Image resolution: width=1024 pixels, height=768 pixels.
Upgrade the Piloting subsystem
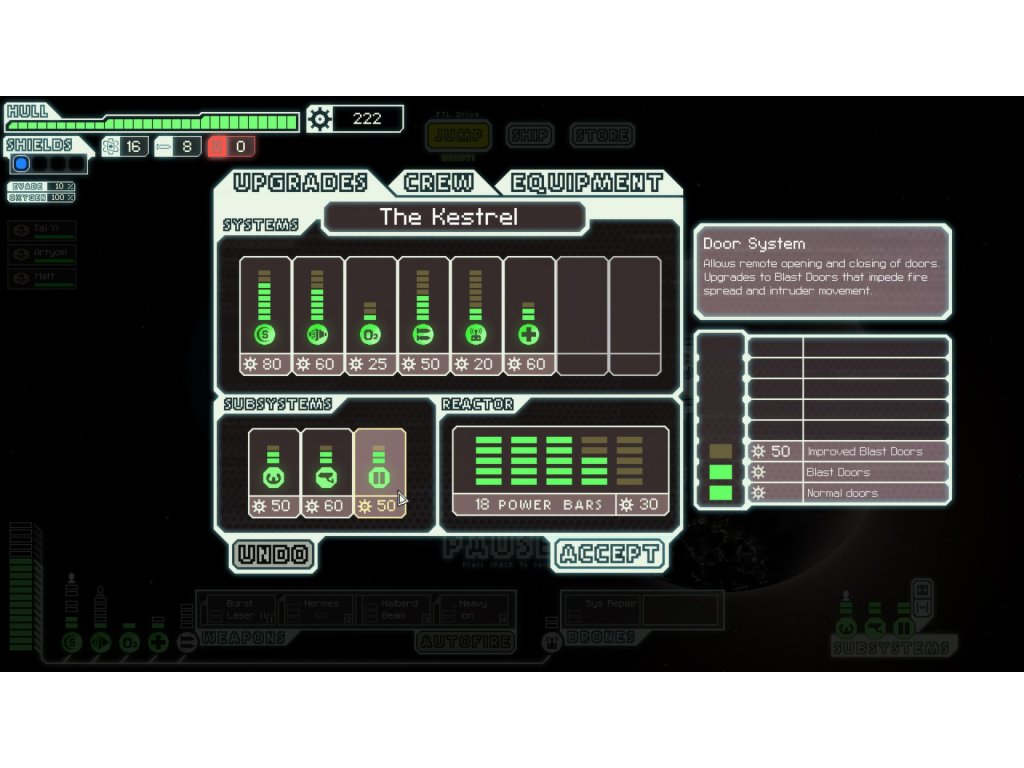(x=274, y=472)
